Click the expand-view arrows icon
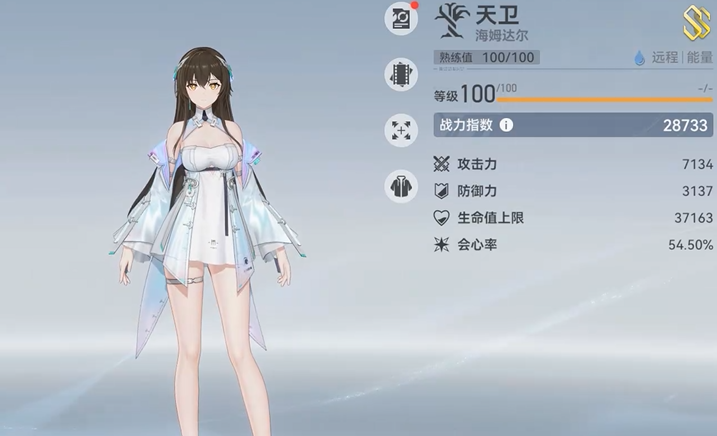The image size is (717, 436). 401,129
